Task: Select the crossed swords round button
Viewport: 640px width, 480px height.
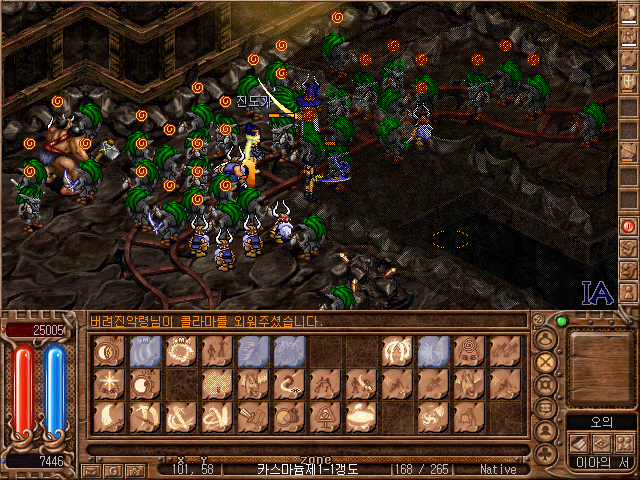Action: 546,361
